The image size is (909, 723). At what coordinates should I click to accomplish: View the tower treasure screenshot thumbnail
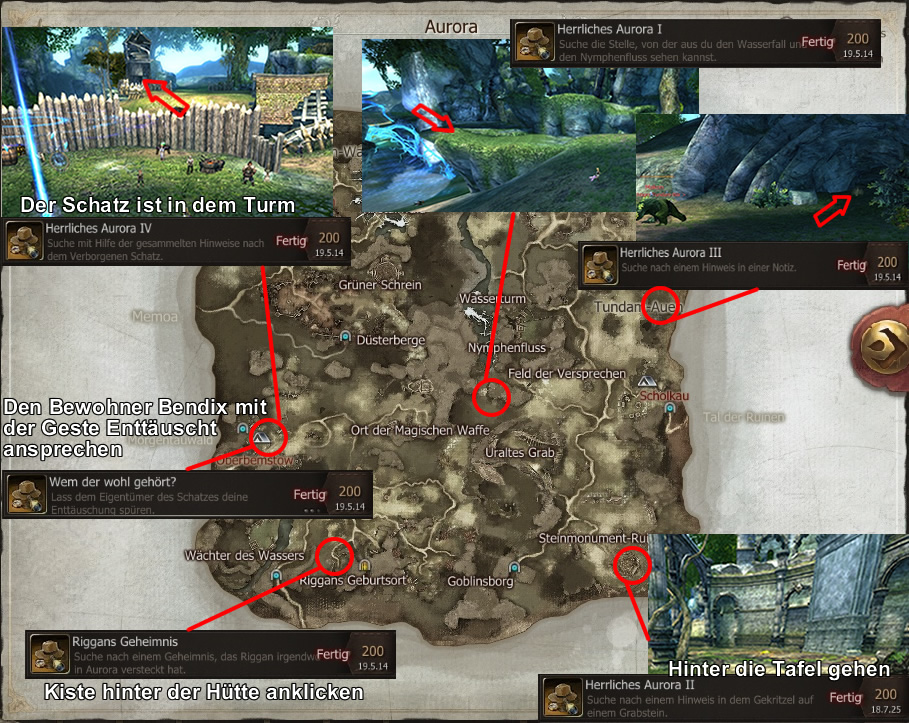point(167,110)
